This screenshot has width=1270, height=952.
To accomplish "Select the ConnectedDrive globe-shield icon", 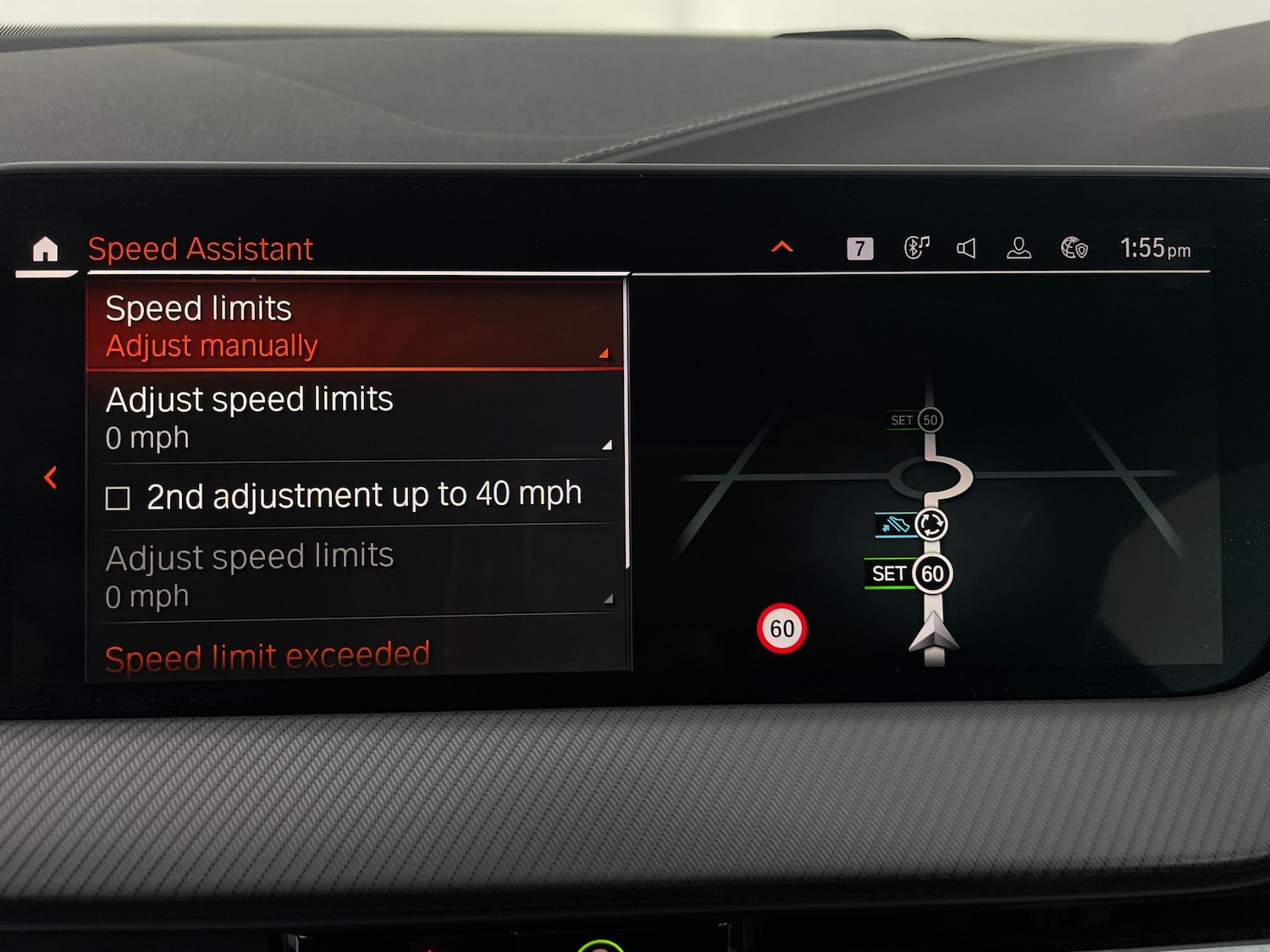I will point(1073,247).
